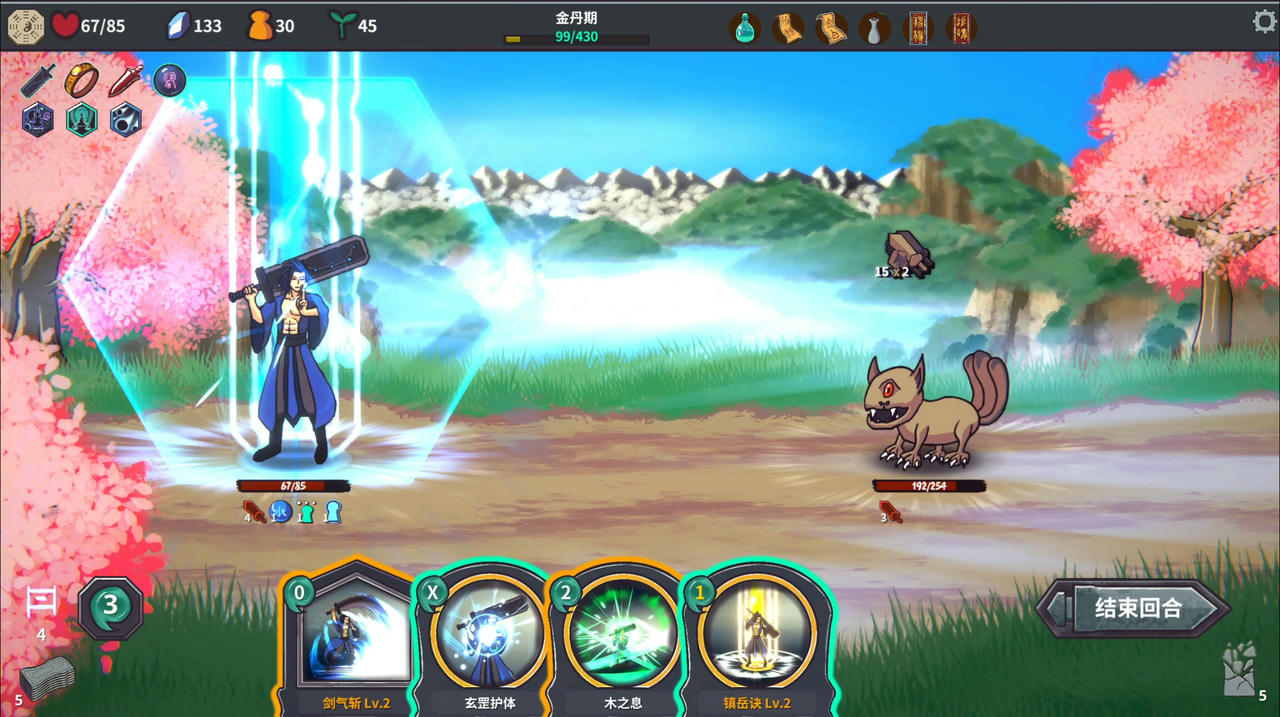Inspect the golden ring relic icon
1280x717 pixels.
pos(81,81)
